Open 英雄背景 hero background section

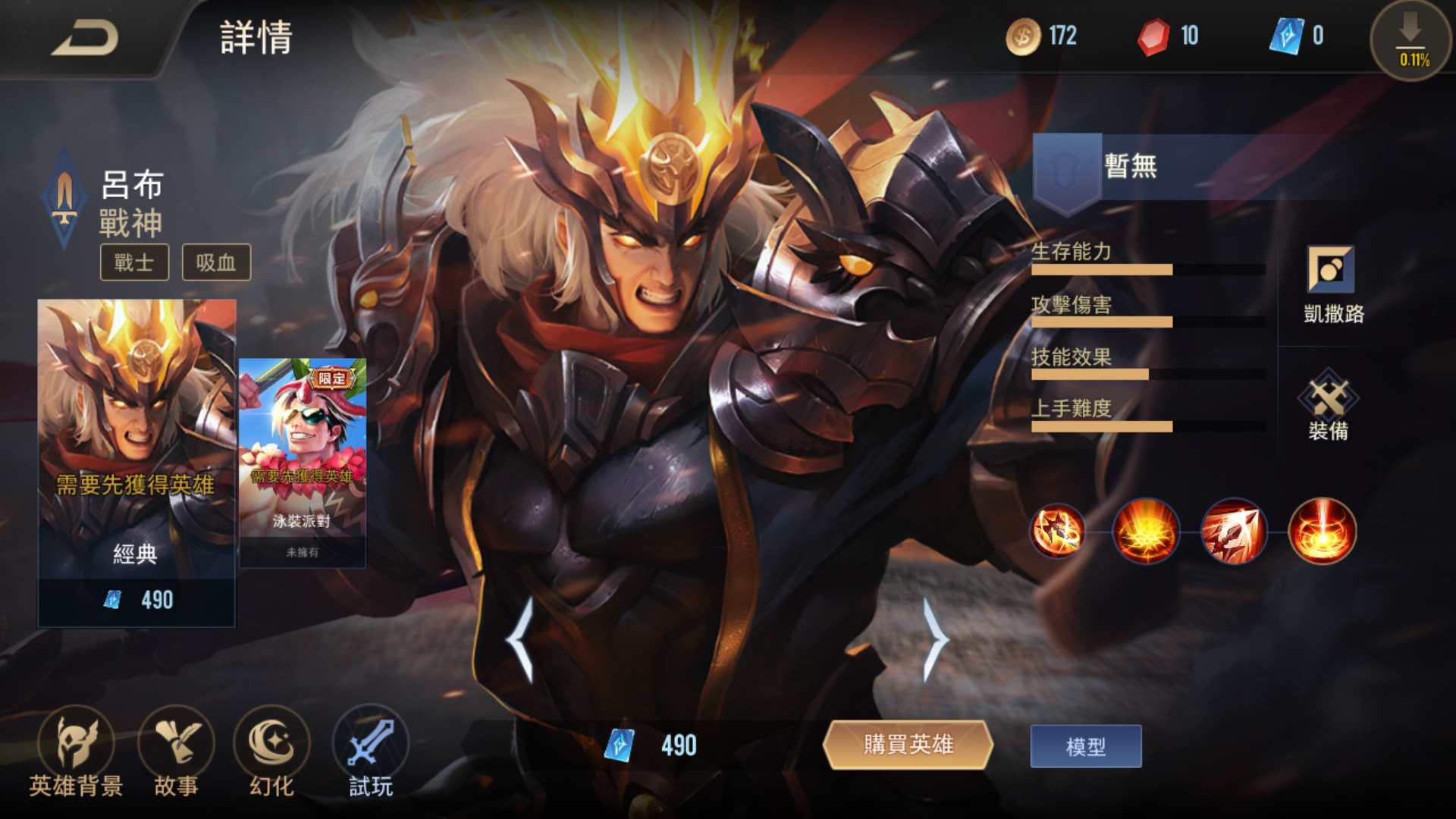pyautogui.click(x=76, y=755)
